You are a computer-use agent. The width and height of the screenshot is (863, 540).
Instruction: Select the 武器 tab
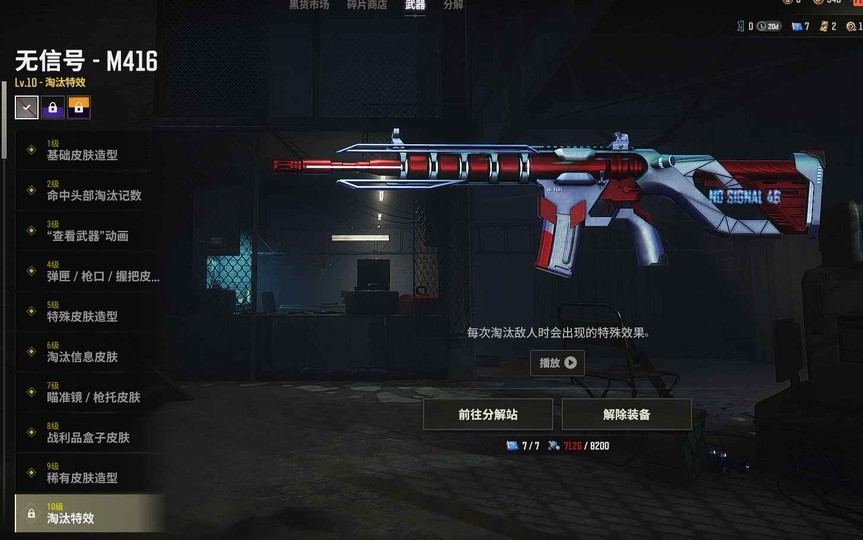[415, 5]
